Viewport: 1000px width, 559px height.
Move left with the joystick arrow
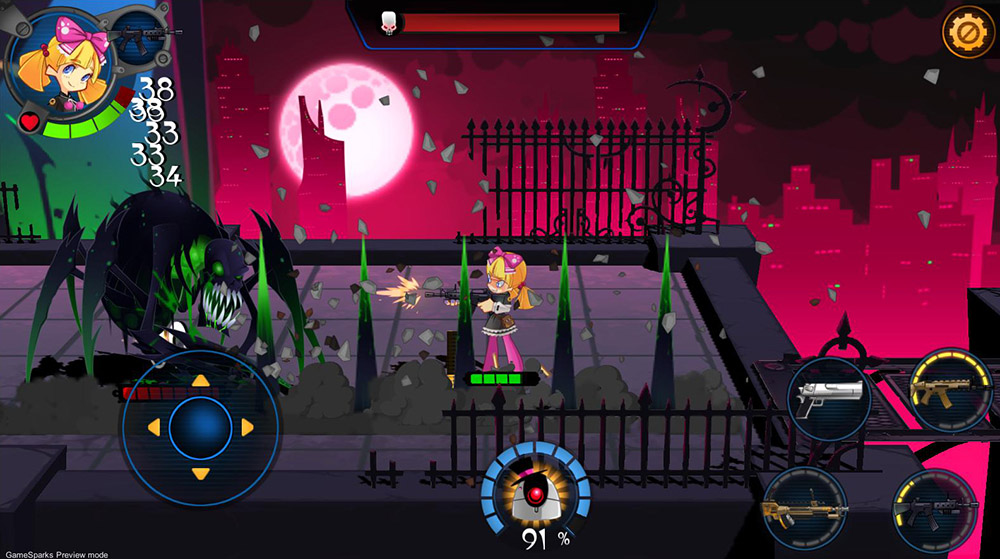click(153, 428)
